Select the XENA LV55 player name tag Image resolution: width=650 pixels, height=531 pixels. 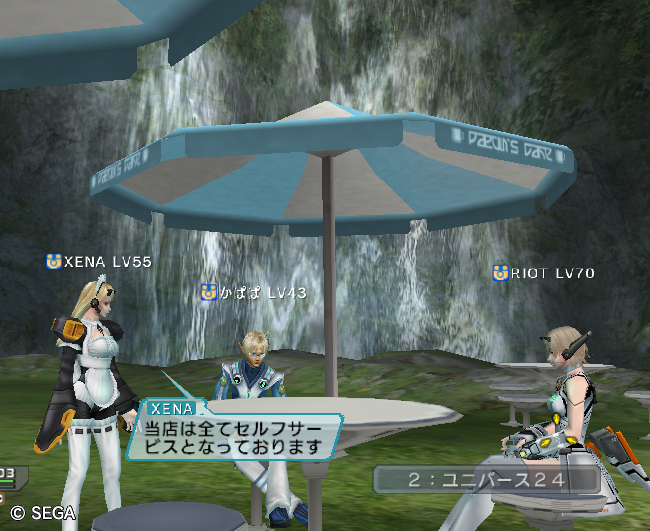coord(100,262)
